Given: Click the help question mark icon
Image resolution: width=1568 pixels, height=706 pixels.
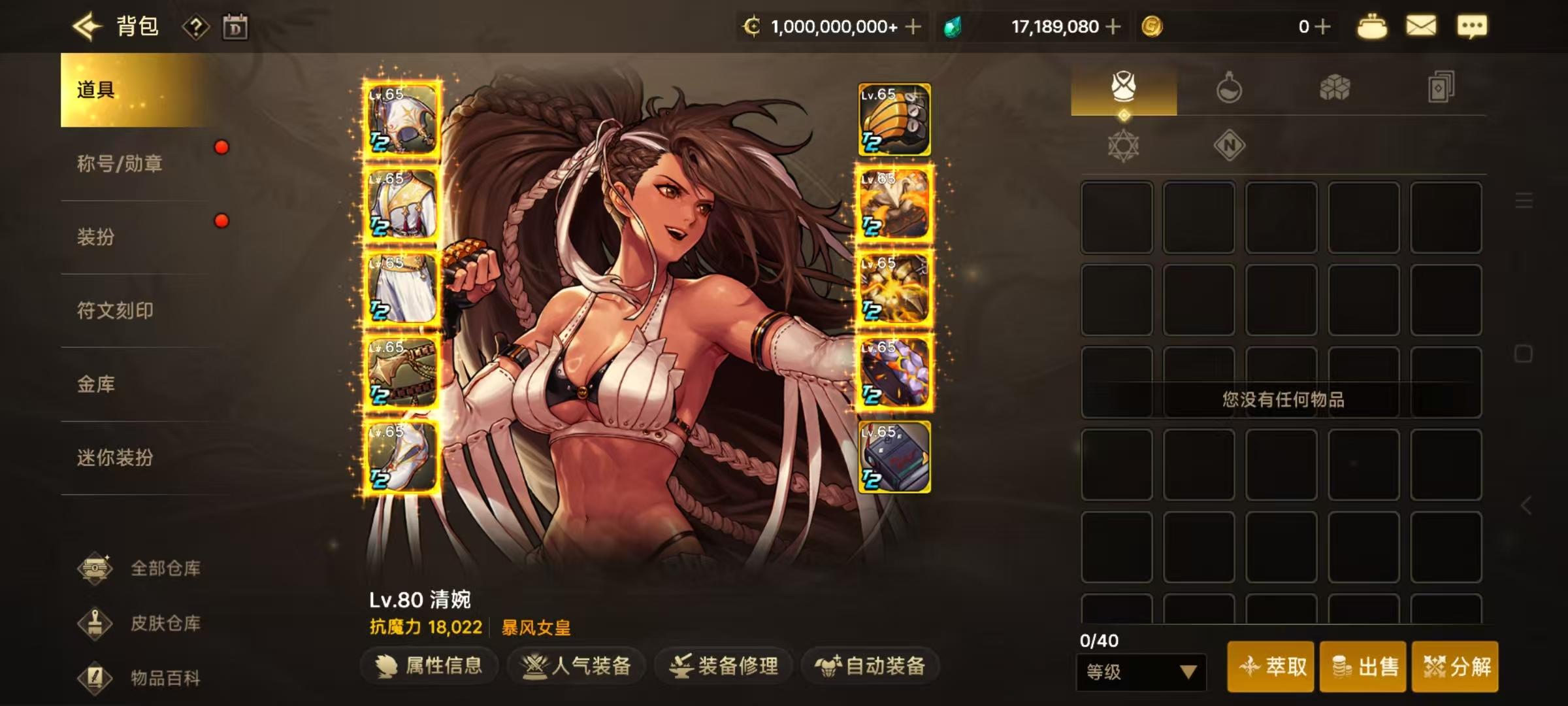Looking at the screenshot, I should tap(196, 26).
